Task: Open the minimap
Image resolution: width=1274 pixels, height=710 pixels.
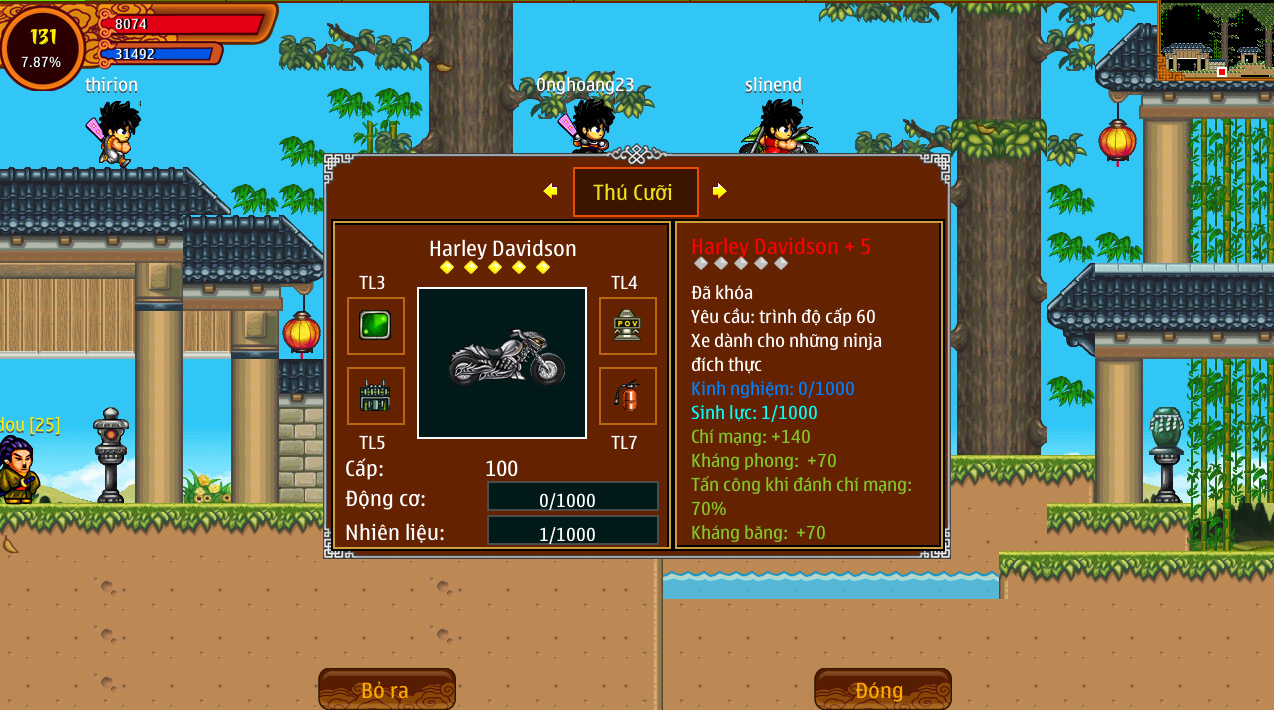Action: click(1215, 41)
